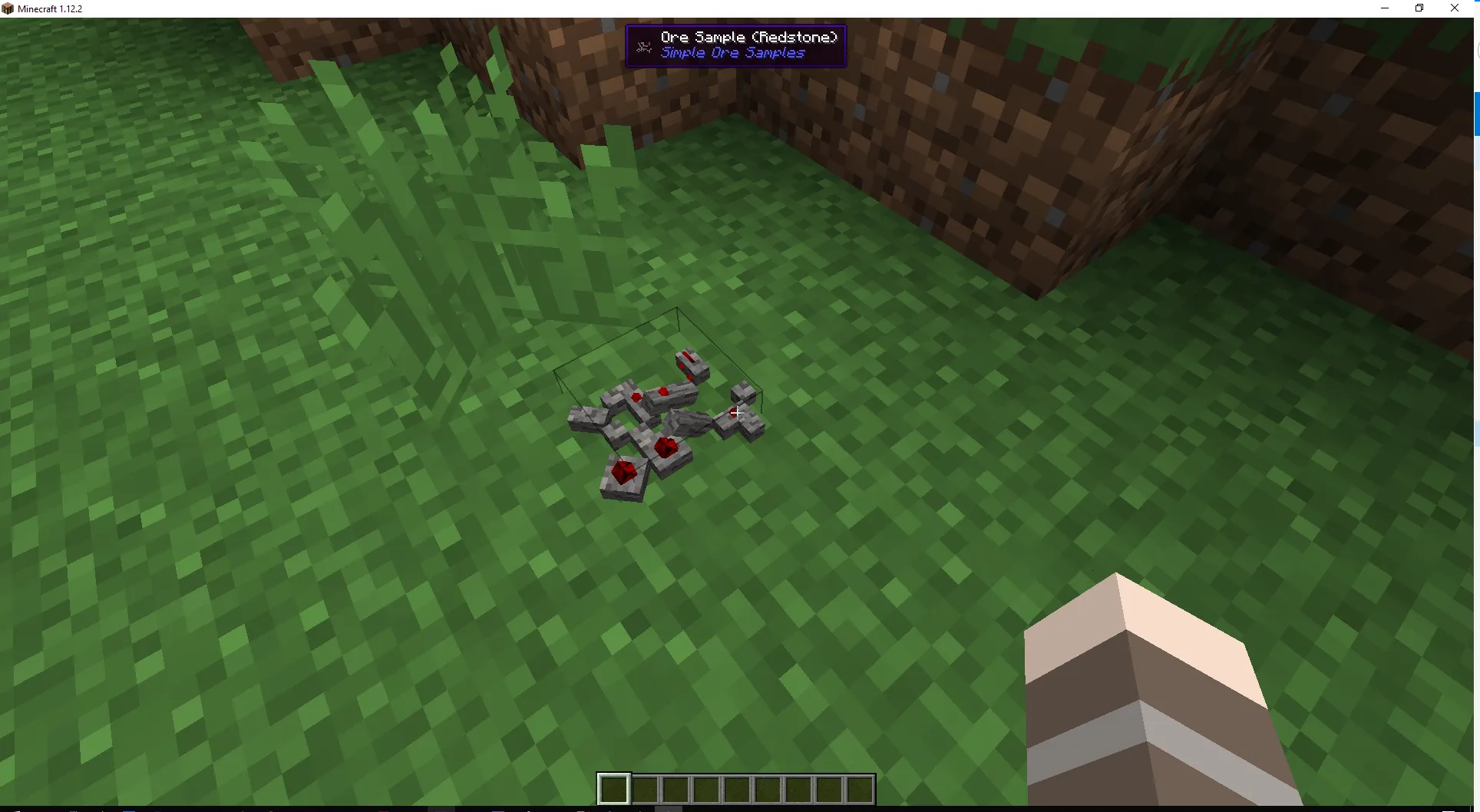The image size is (1480, 812).
Task: Click the restore window button
Action: pos(1419,8)
